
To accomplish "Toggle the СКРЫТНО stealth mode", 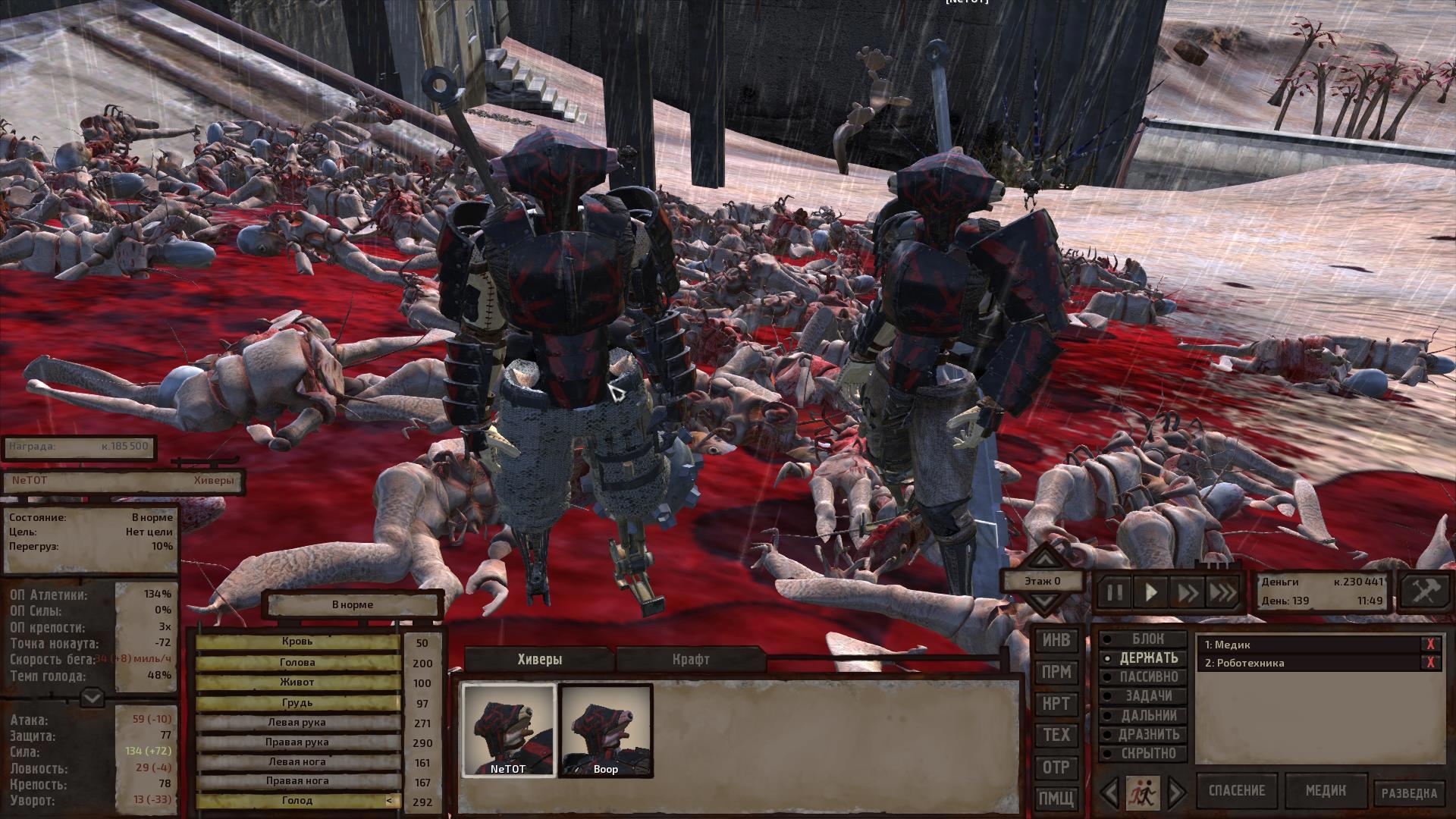I will click(1147, 754).
